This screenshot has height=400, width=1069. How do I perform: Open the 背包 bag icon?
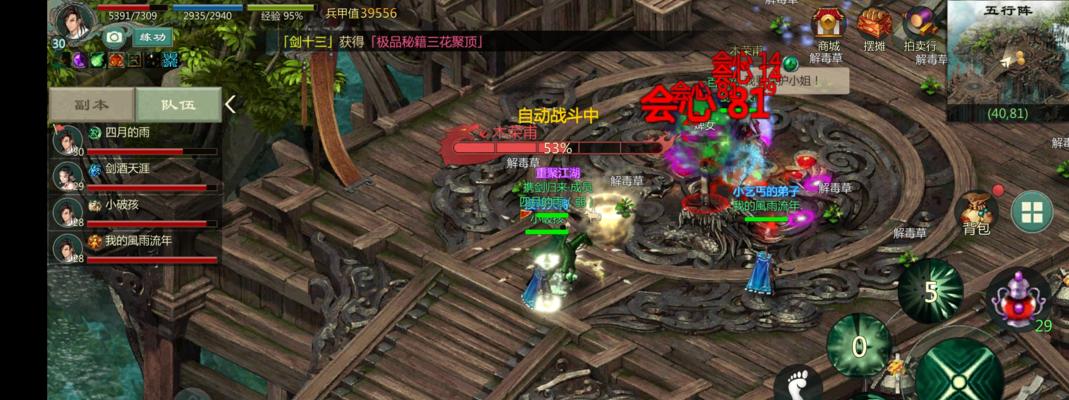tap(976, 212)
